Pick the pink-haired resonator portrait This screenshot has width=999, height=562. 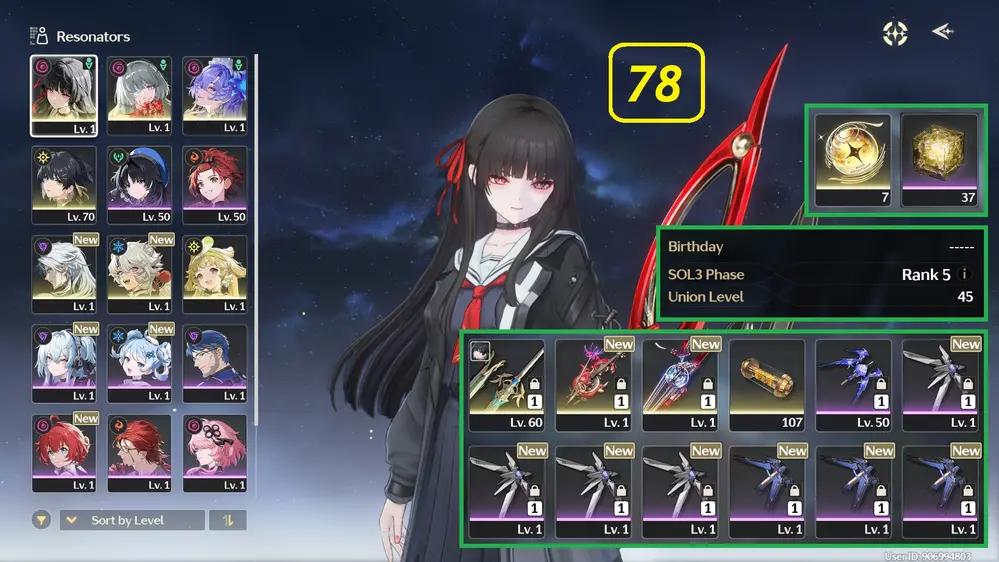[x=214, y=453]
